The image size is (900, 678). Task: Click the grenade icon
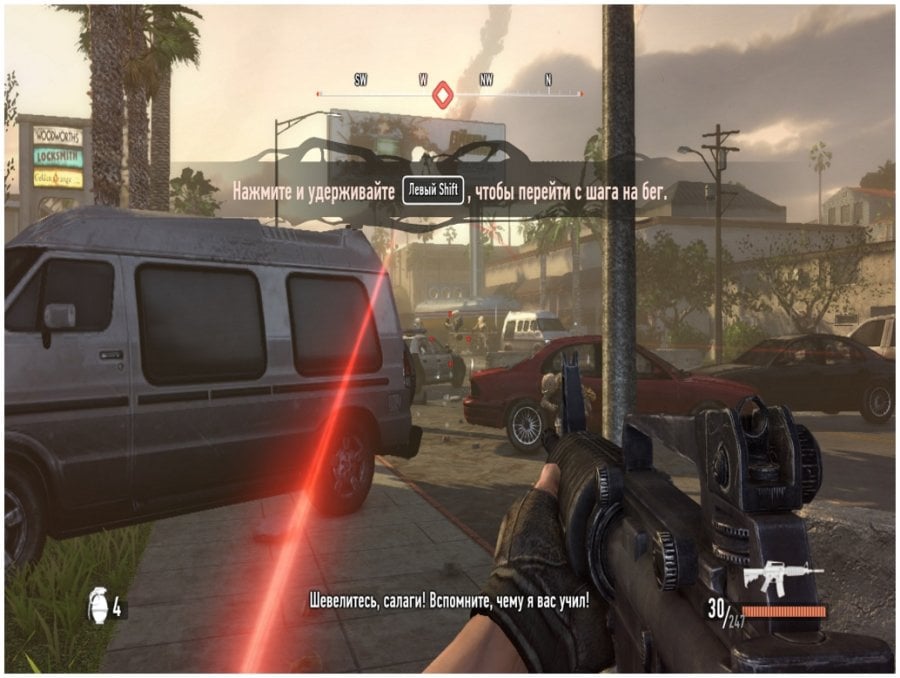pos(97,606)
